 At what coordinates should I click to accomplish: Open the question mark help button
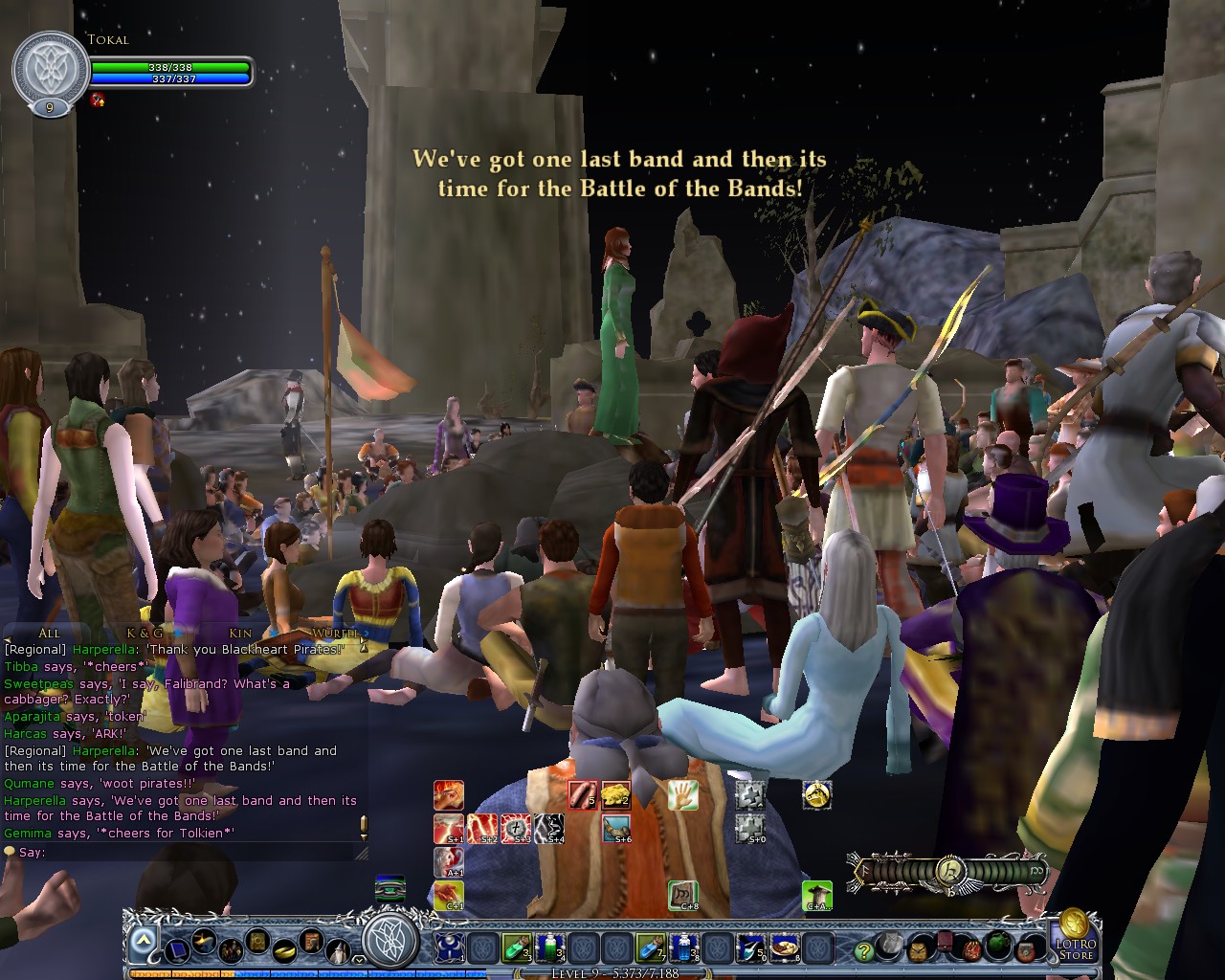pyautogui.click(x=864, y=950)
